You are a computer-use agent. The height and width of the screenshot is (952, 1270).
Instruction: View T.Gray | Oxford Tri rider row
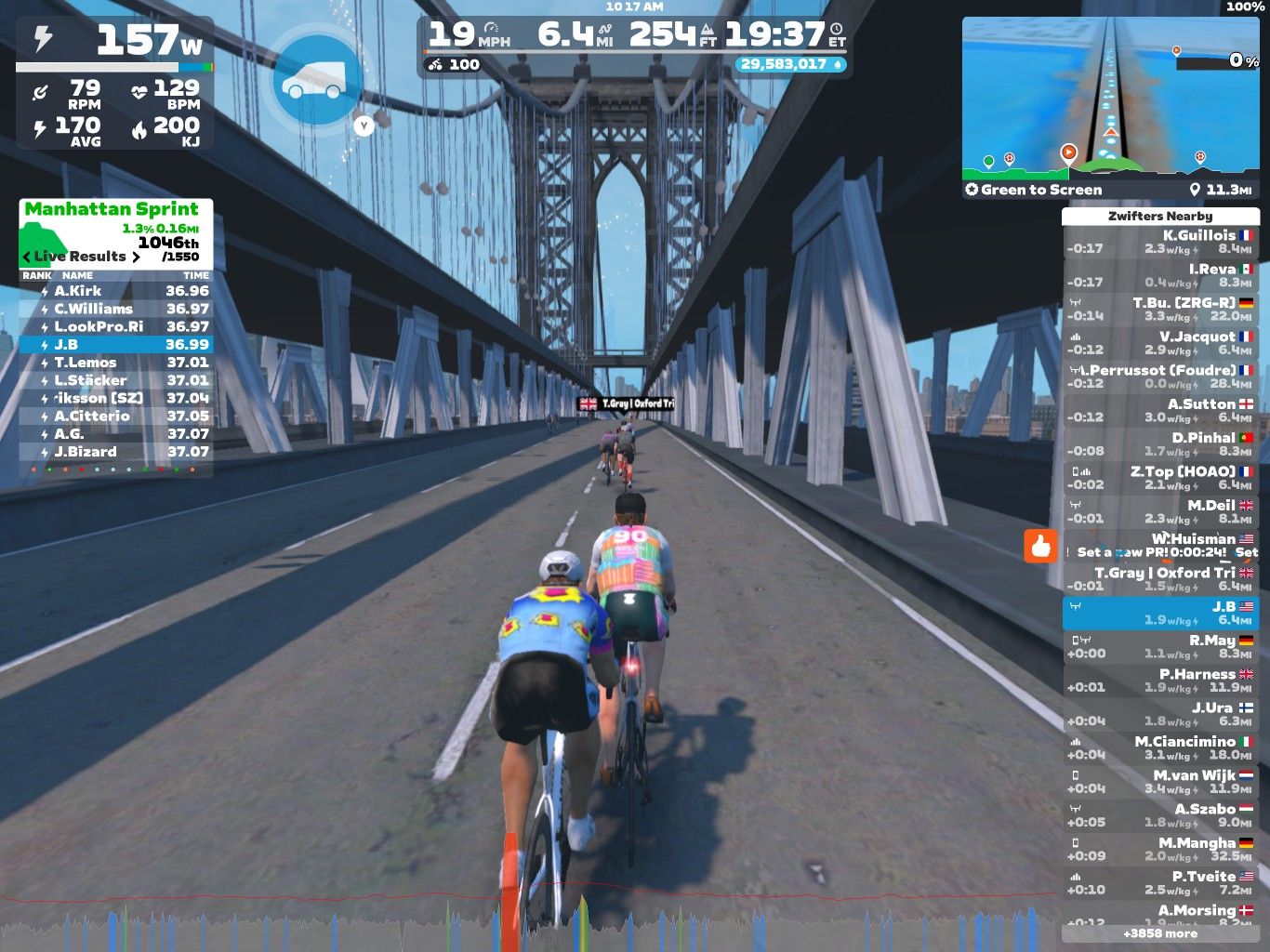click(1160, 579)
